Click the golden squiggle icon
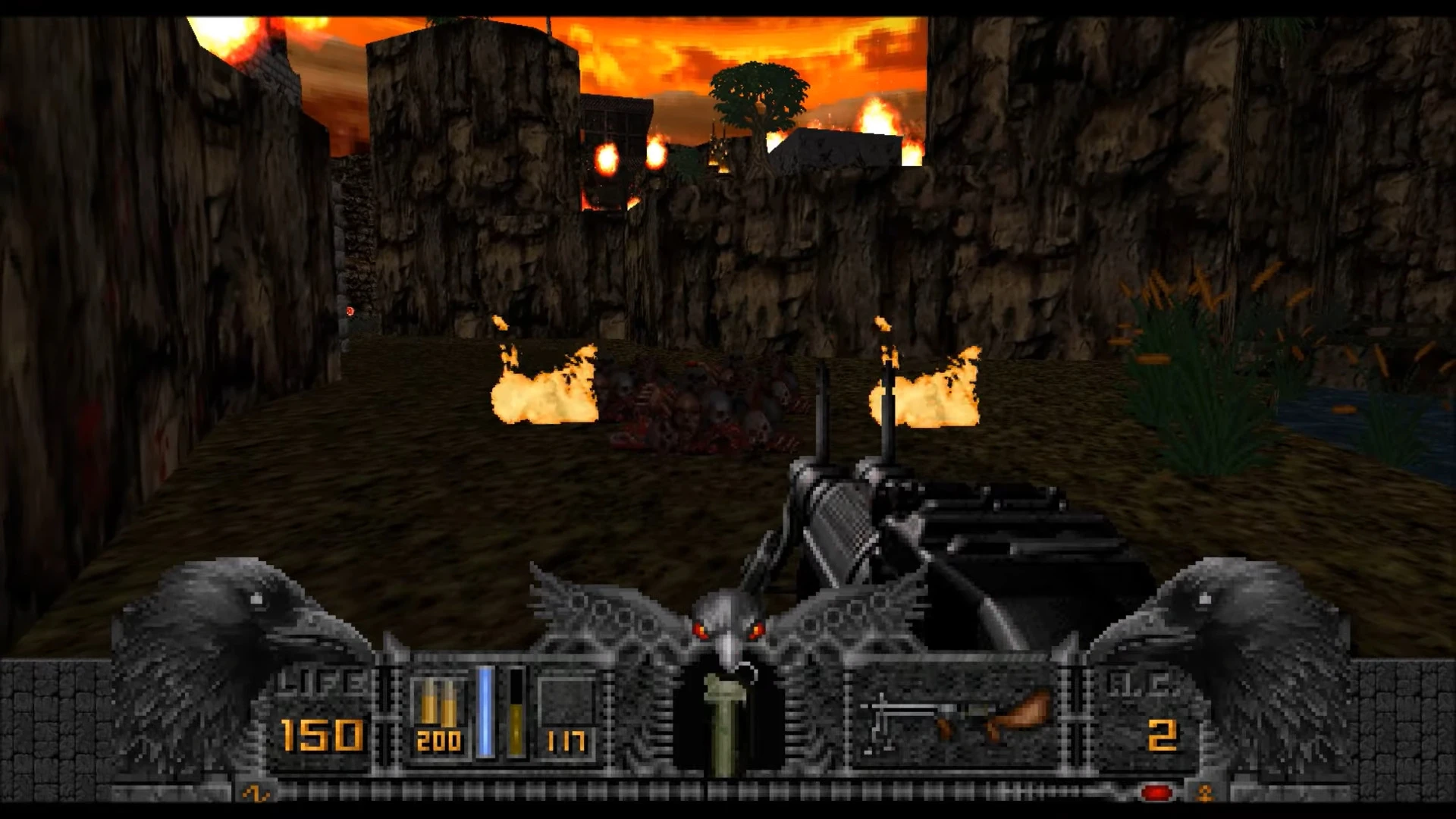Screen dimensions: 1456x819 tap(256, 793)
